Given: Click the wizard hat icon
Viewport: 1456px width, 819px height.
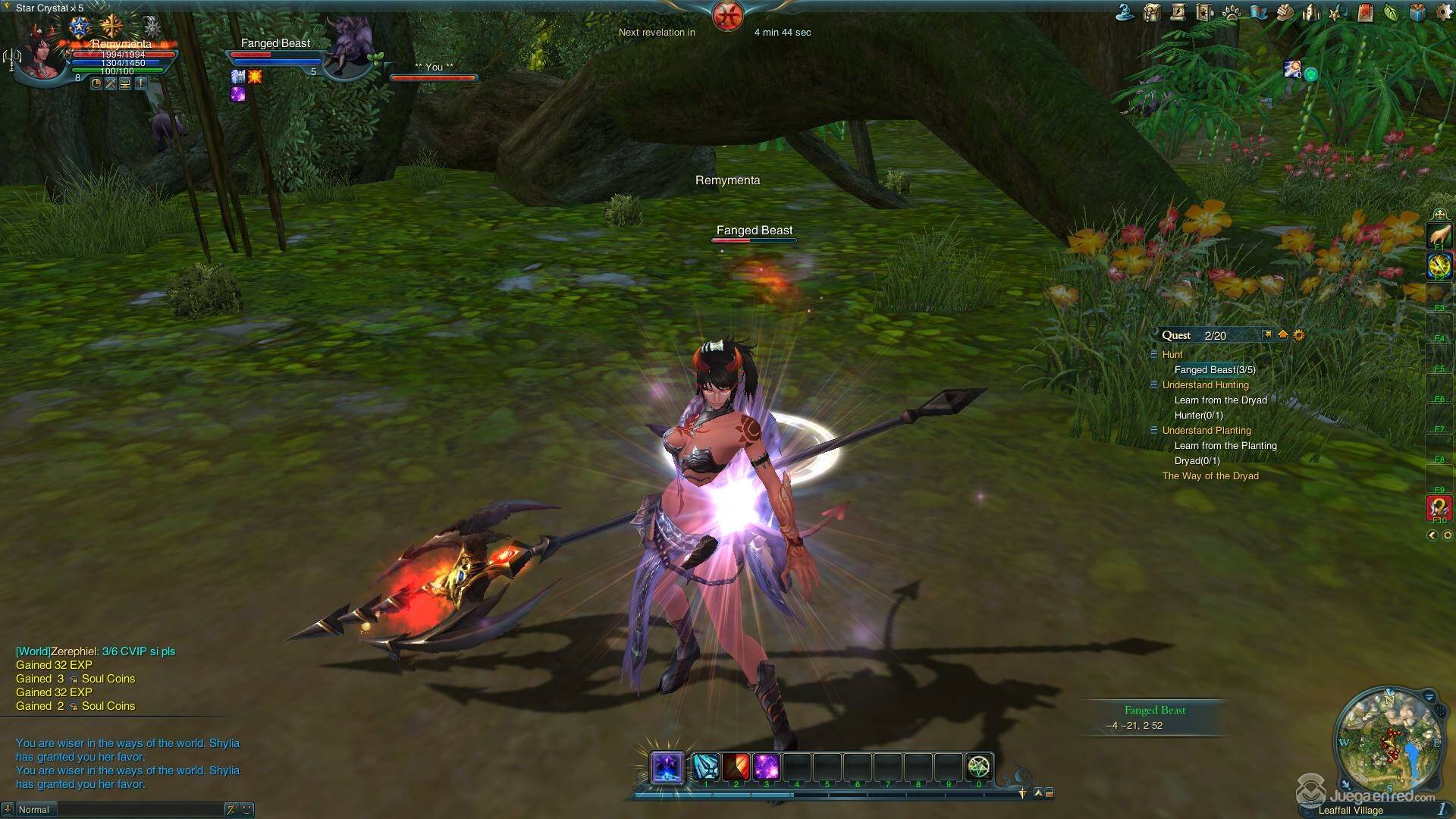Looking at the screenshot, I should (x=1125, y=12).
